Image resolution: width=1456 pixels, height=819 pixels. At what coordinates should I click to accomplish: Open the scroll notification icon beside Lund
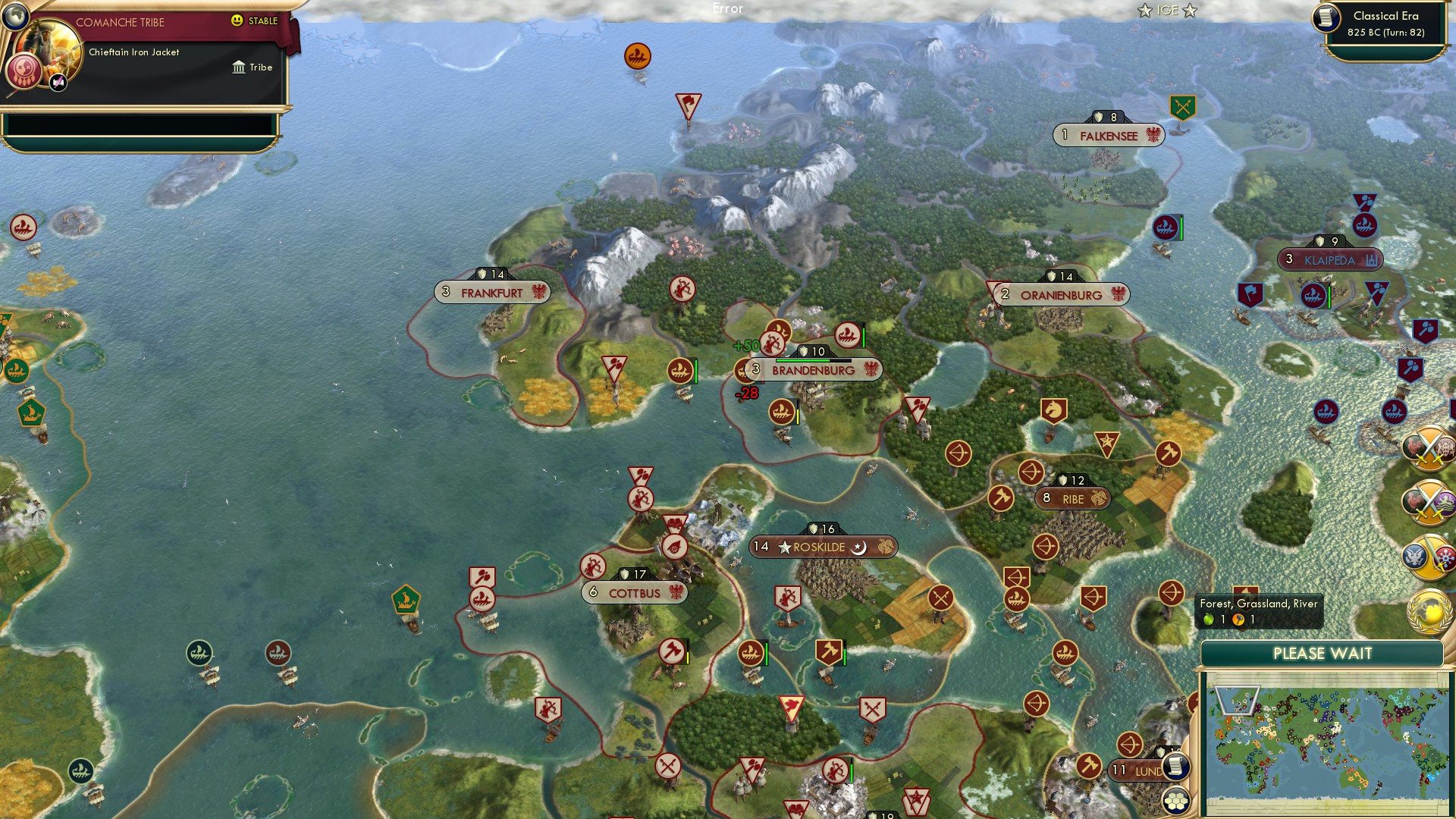tap(1176, 767)
